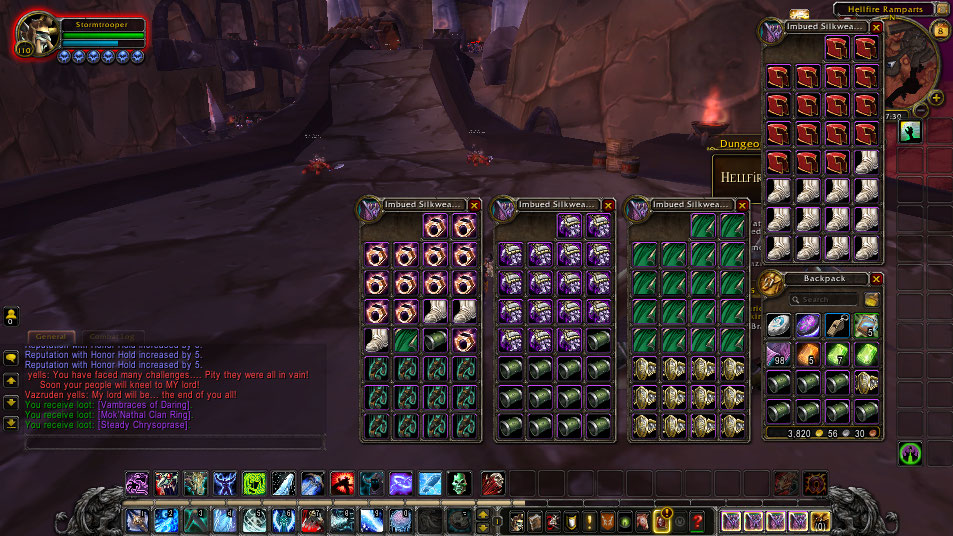Jump chat to bottom with the scroll-to-bottom button
The image size is (953, 536).
click(x=11, y=422)
